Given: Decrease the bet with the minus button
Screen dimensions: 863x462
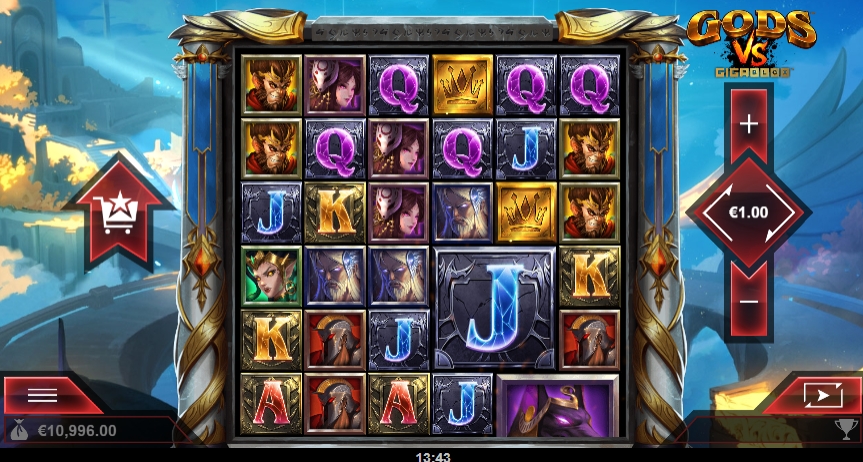Looking at the screenshot, I should 748,301.
